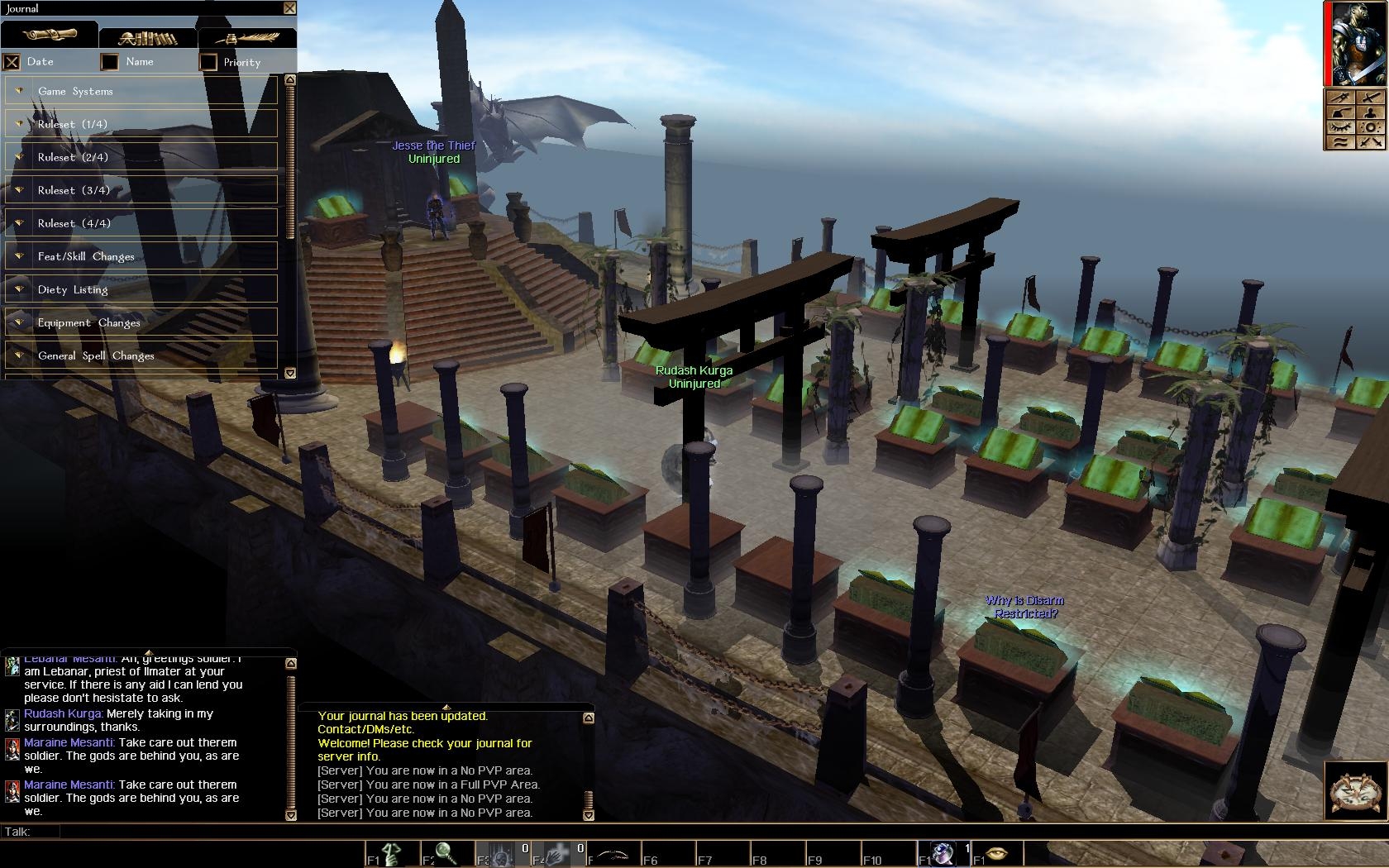Activate the closed-eye rest button
Screen dimensions: 1389x868
[1341, 128]
